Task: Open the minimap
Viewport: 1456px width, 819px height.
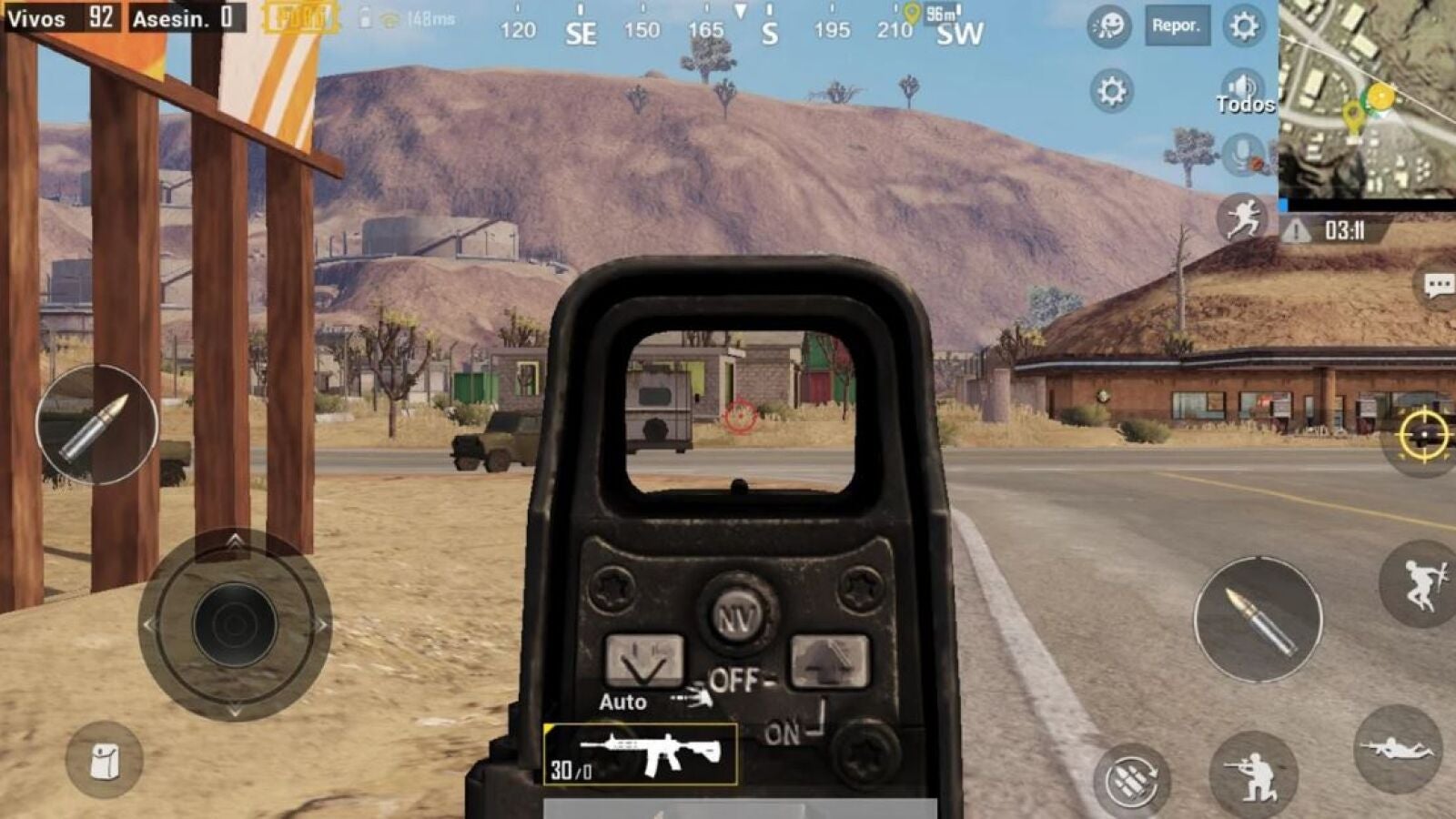Action: pos(1367,98)
